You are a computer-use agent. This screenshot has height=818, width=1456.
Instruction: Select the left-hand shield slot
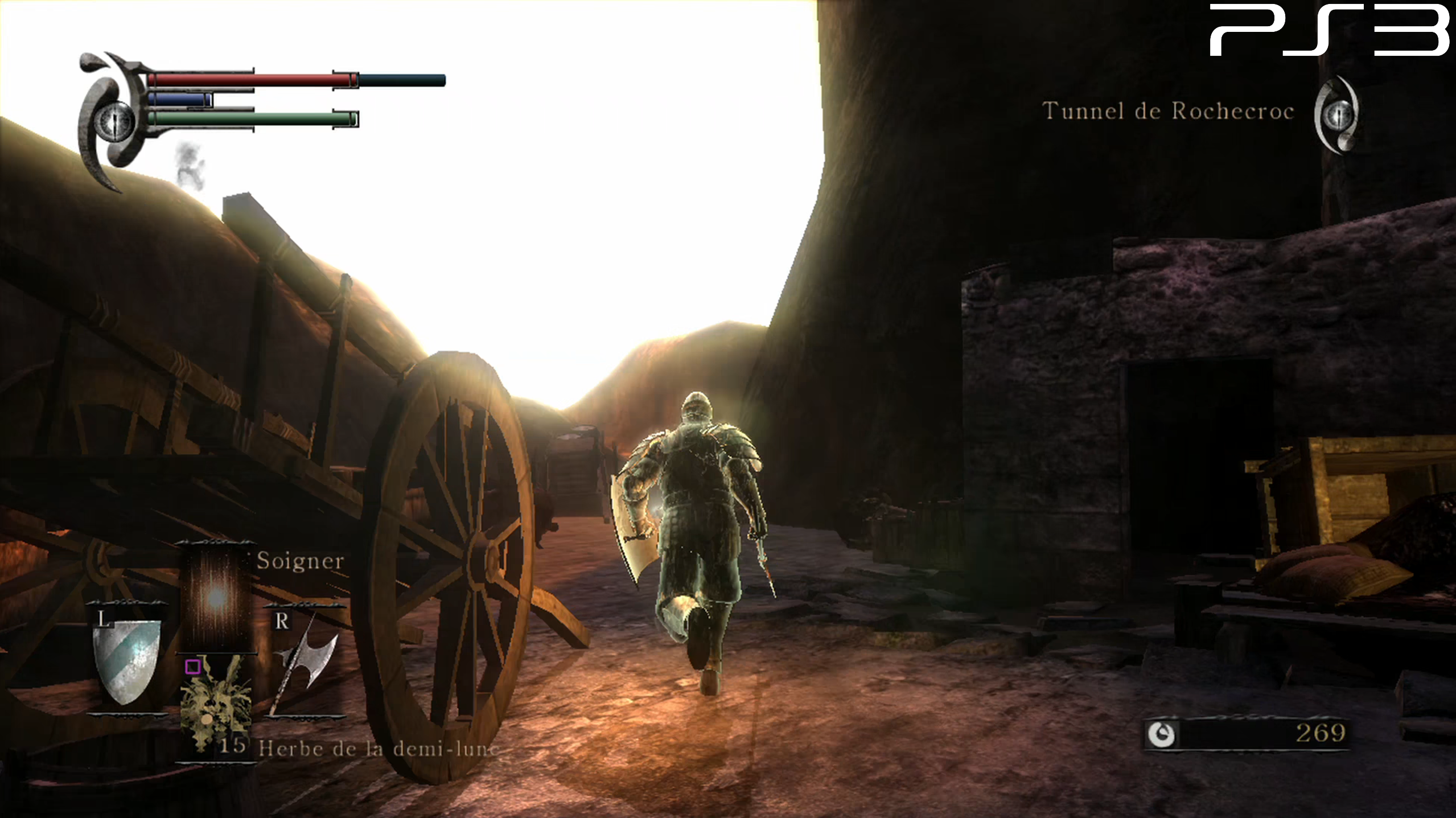(x=127, y=661)
